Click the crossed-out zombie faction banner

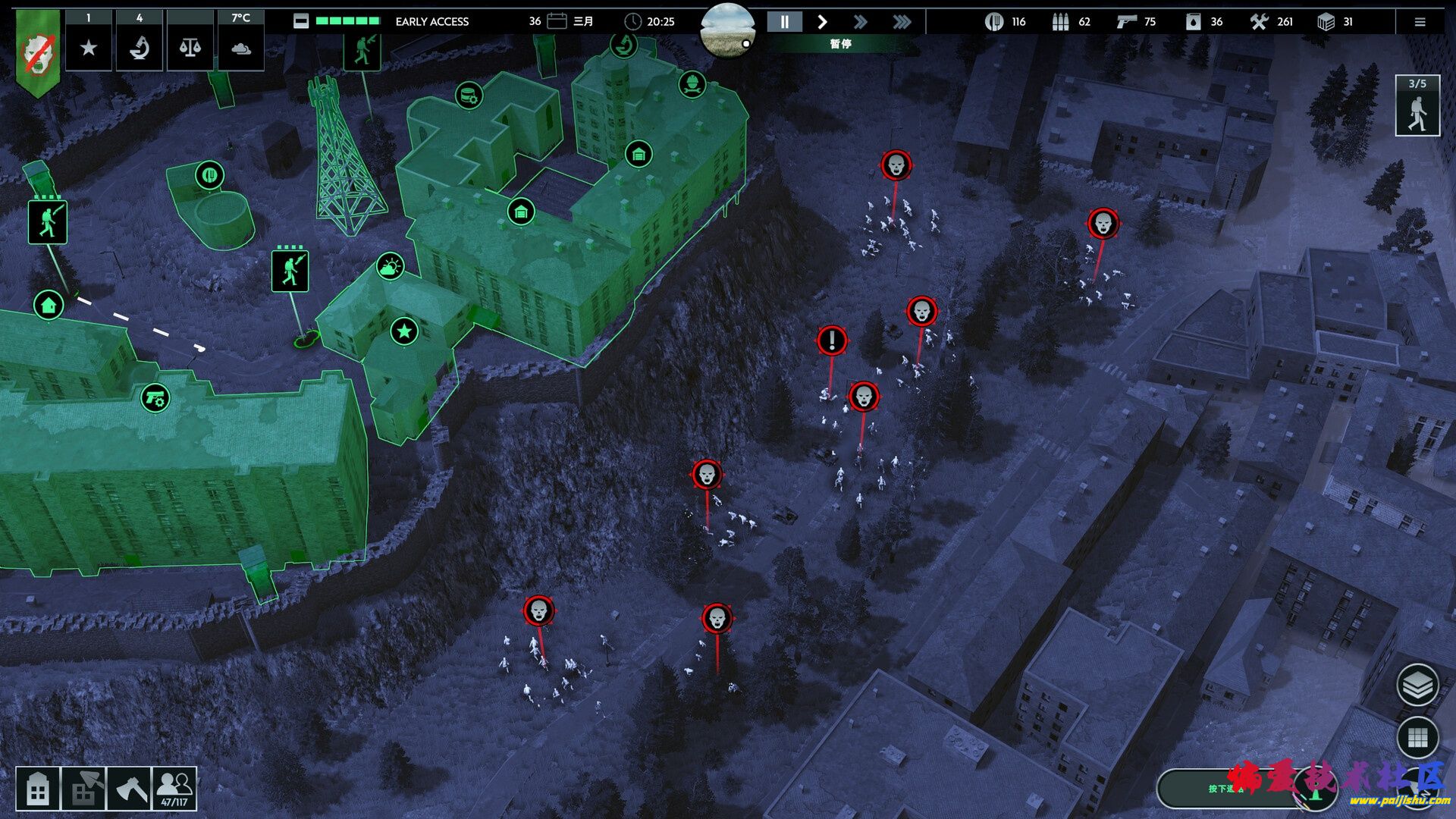[37, 53]
